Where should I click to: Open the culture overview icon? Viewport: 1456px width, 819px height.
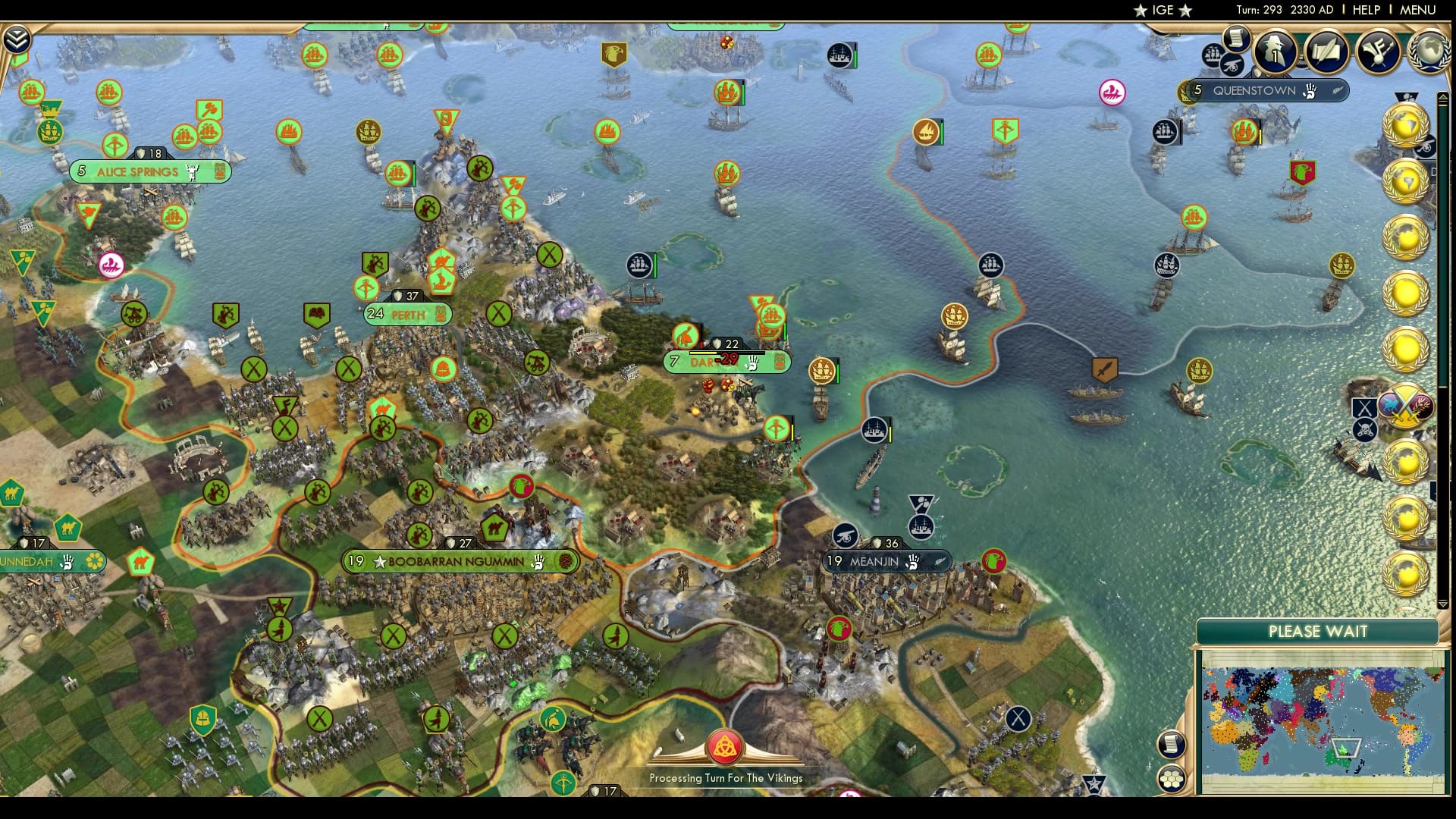click(x=1379, y=50)
